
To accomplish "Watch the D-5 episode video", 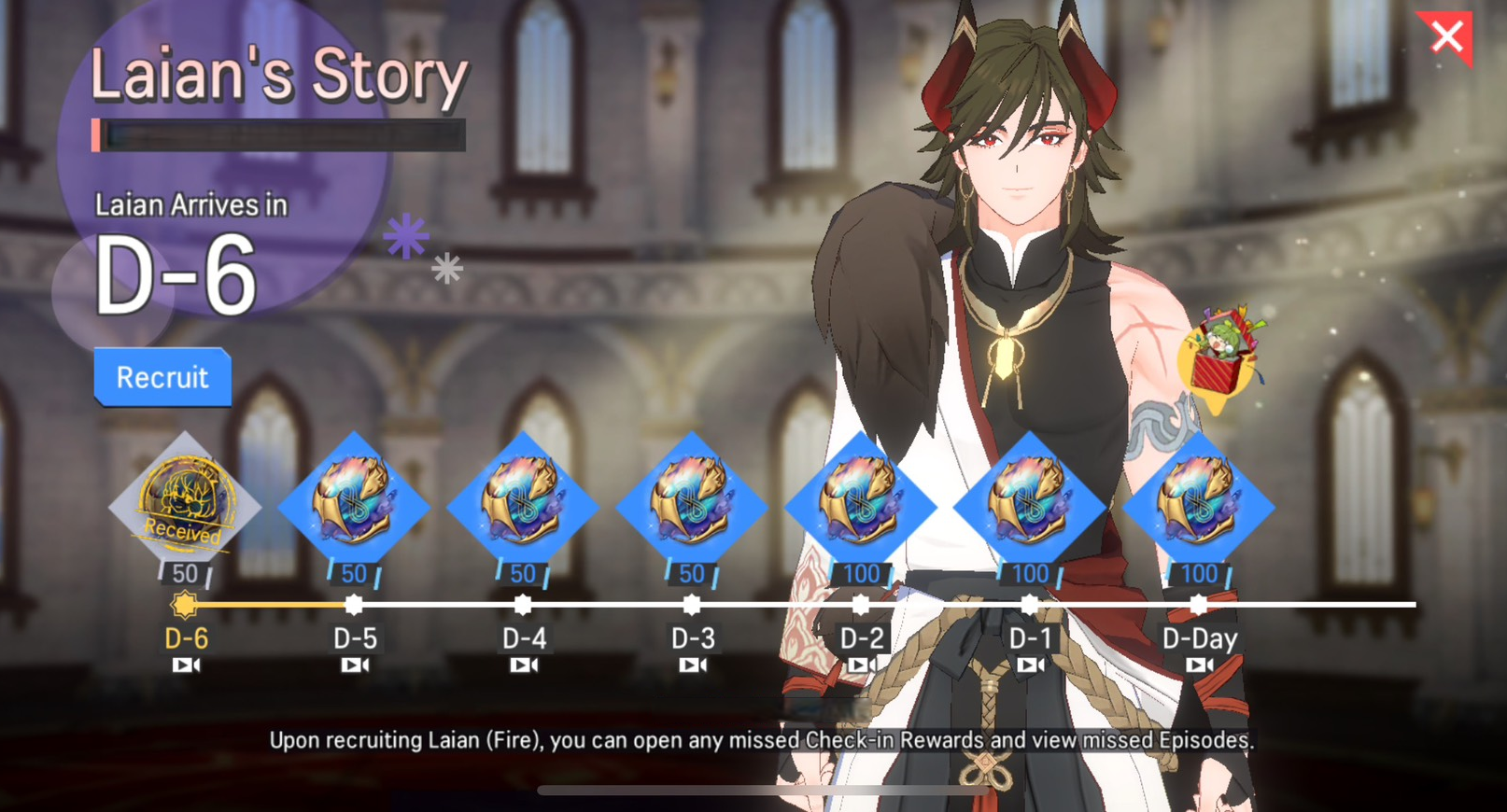I will click(x=355, y=665).
